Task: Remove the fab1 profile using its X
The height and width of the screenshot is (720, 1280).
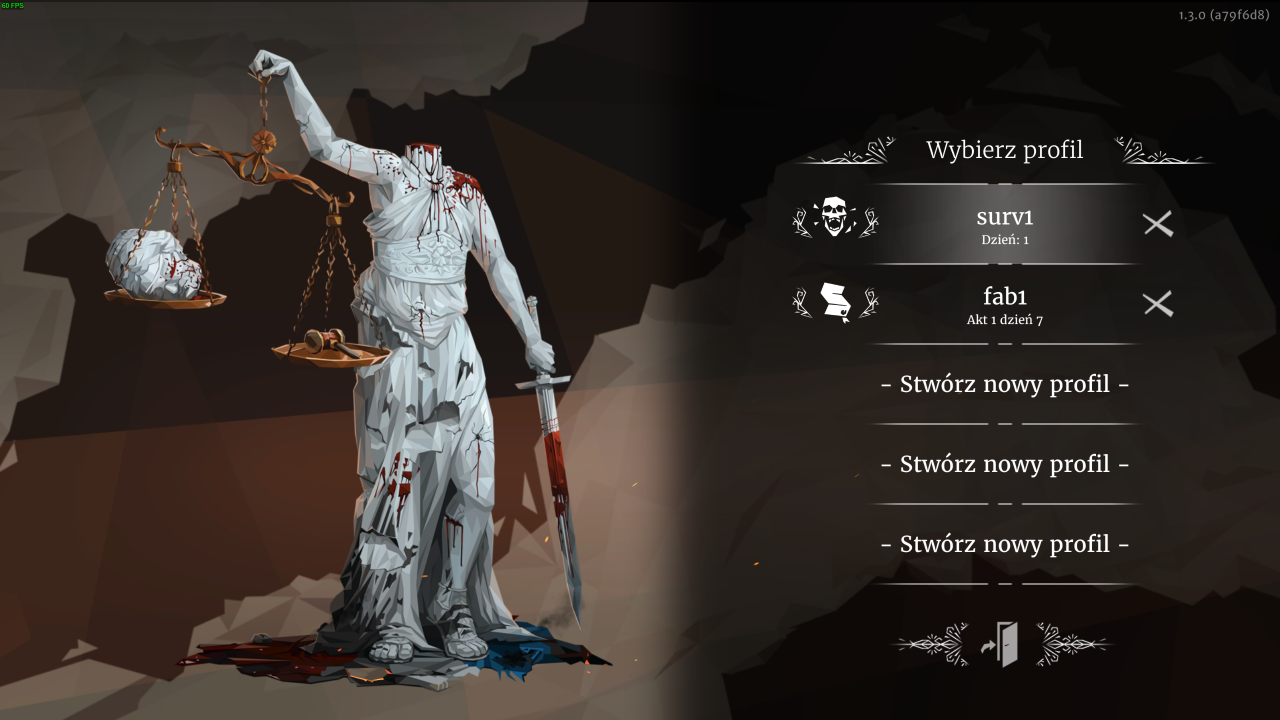Action: (1158, 304)
